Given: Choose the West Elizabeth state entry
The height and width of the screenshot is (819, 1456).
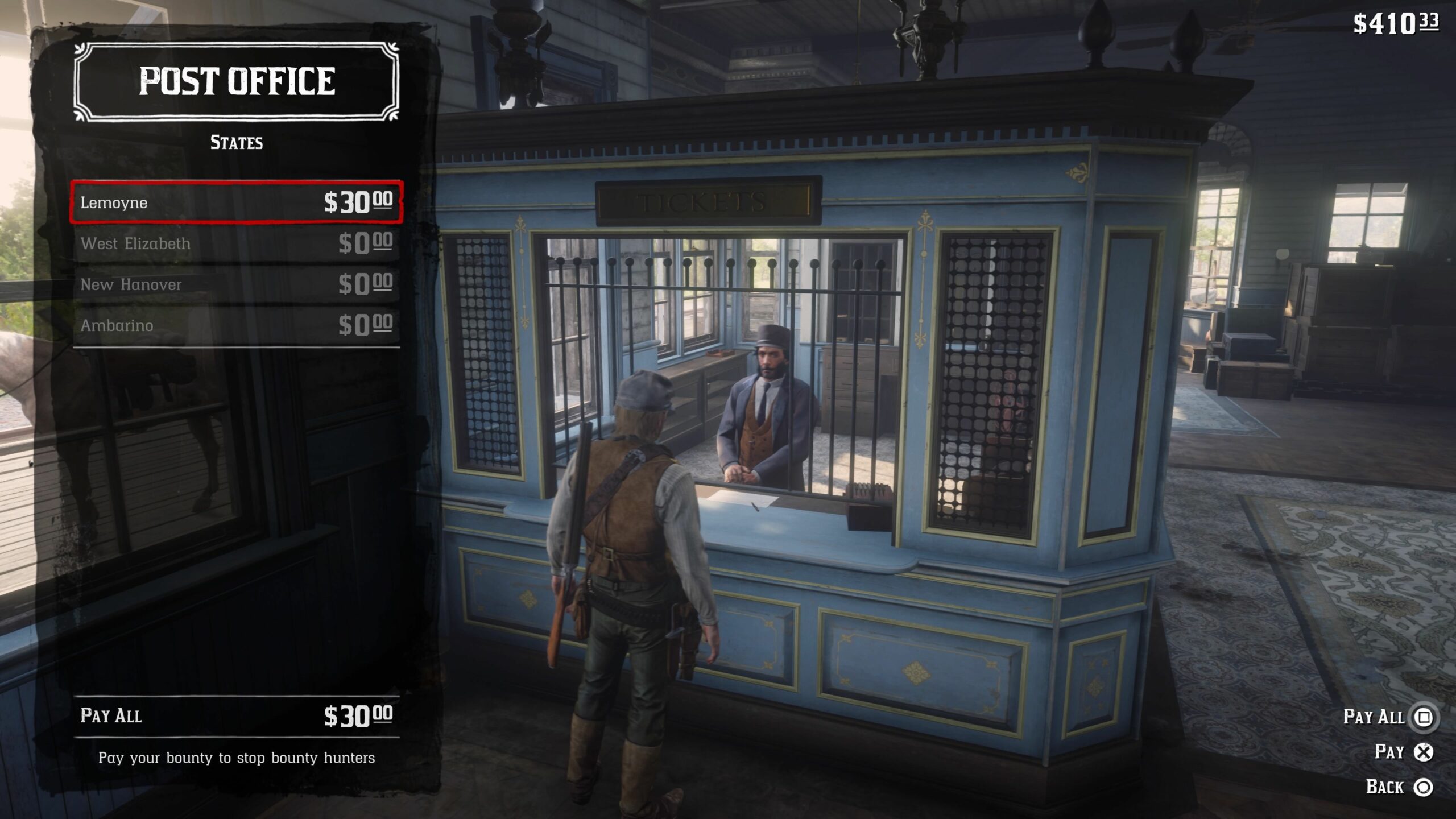Looking at the screenshot, I should click(x=236, y=243).
